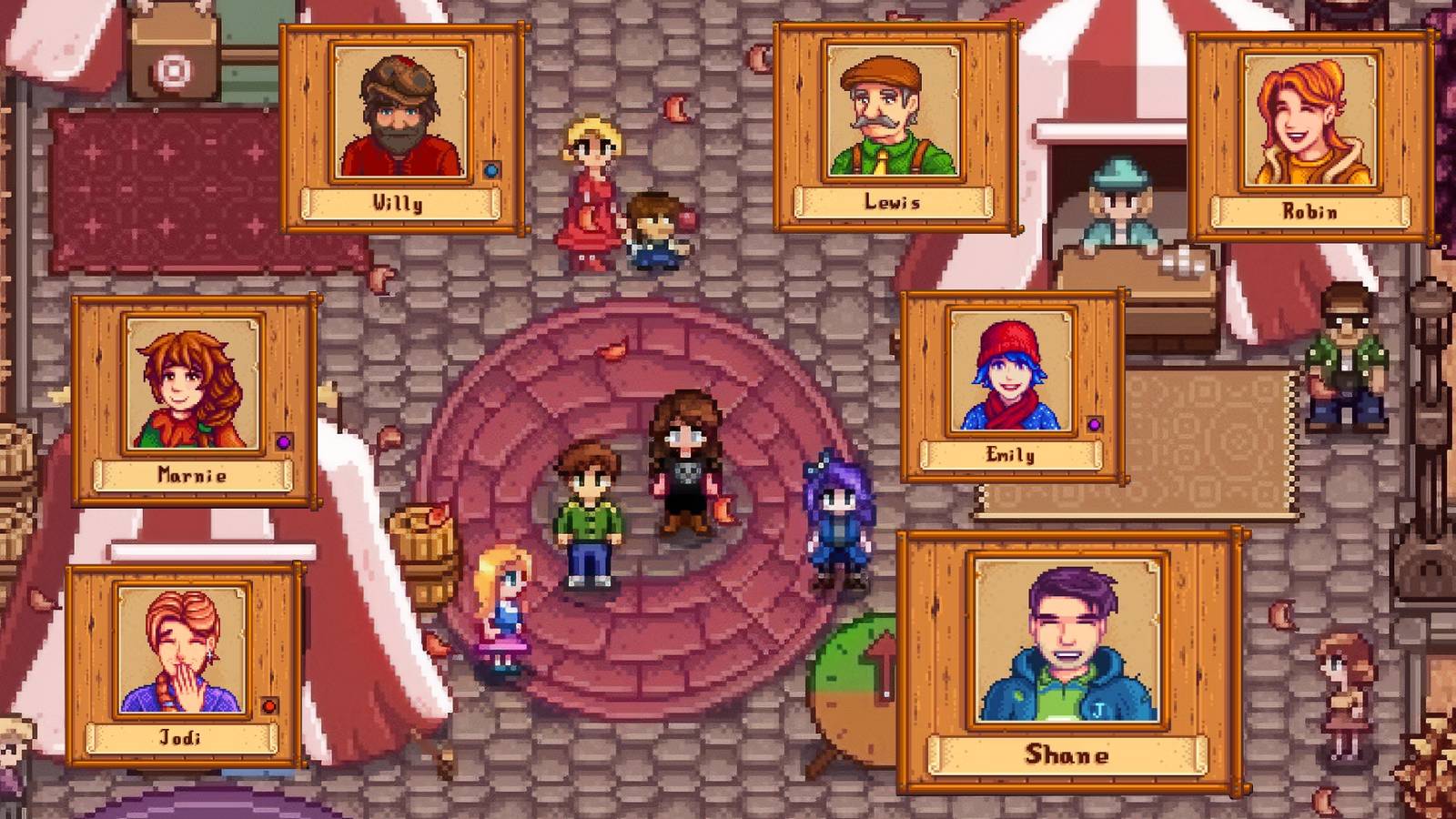Click the large Shane portrait card
Image resolution: width=1456 pixels, height=819 pixels.
coord(1067,661)
